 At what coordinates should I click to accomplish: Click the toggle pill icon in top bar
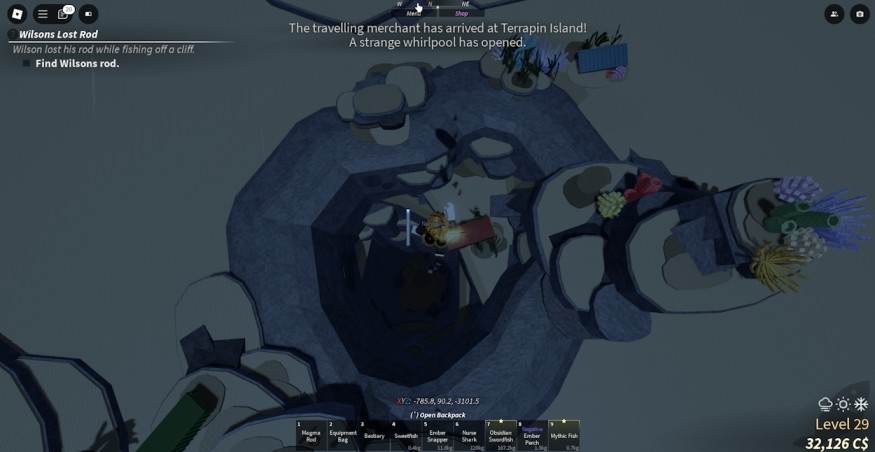coord(89,14)
